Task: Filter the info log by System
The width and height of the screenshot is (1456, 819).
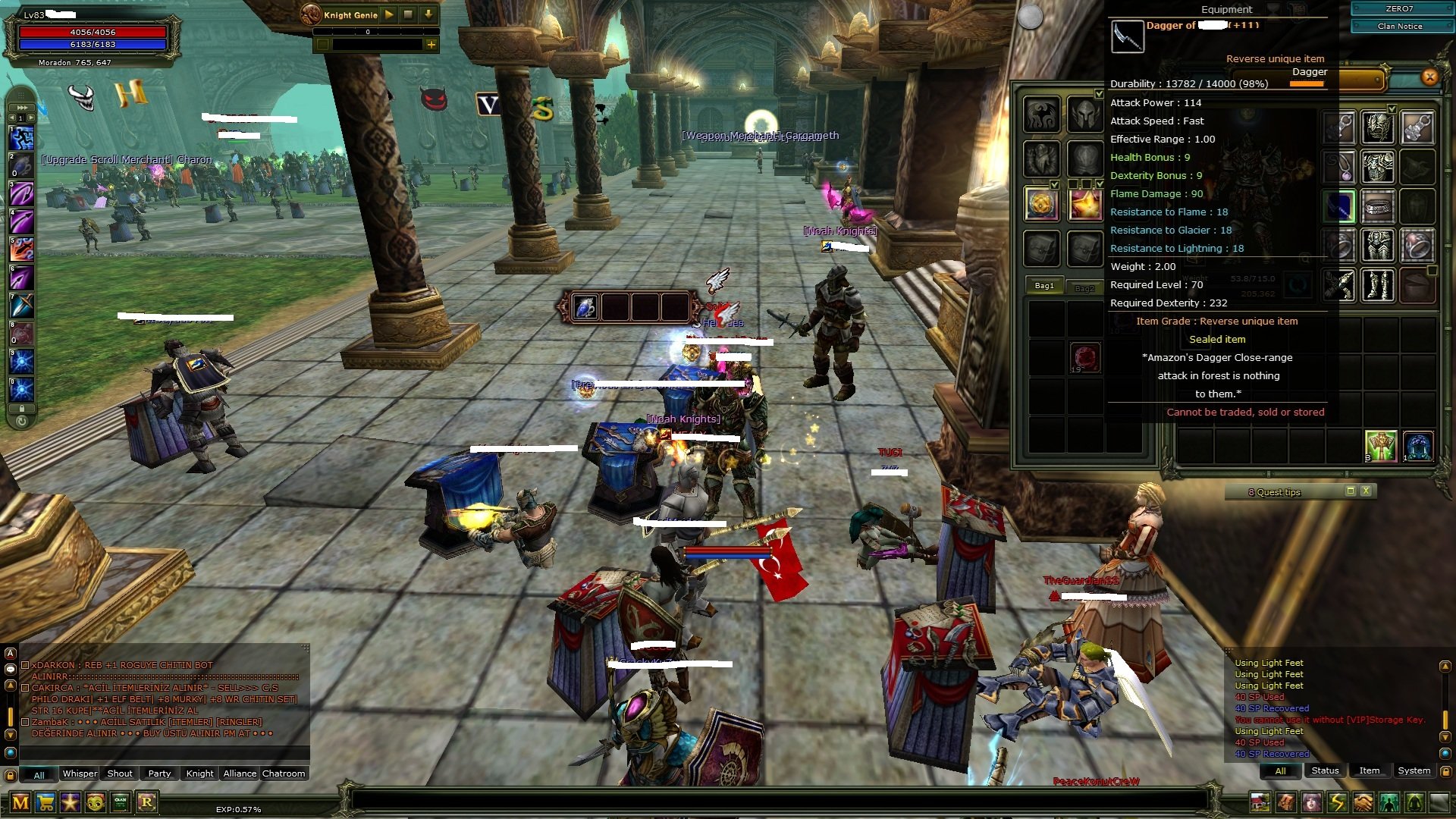Action: pyautogui.click(x=1414, y=770)
